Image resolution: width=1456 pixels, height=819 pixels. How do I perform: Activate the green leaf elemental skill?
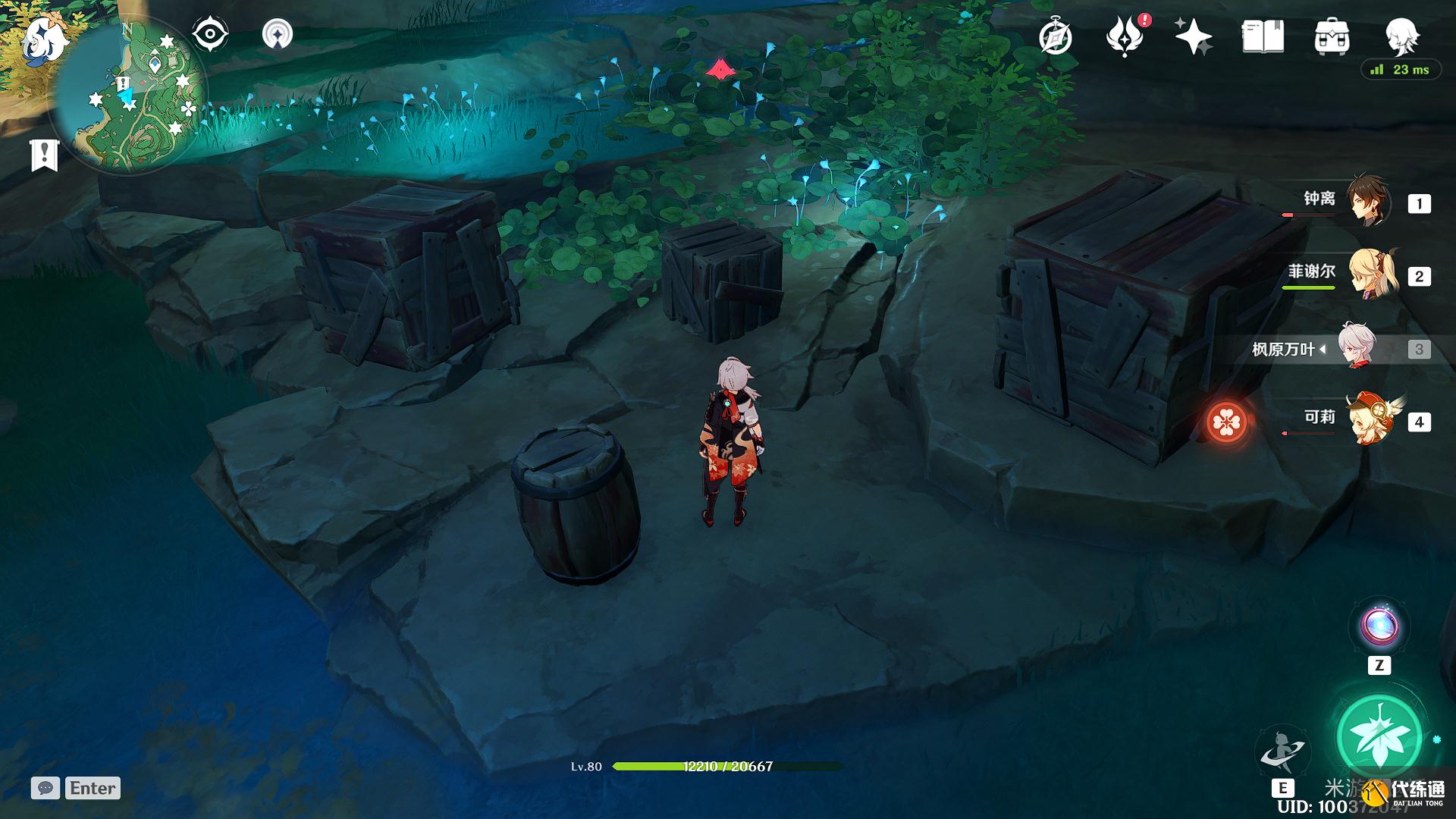click(1379, 736)
